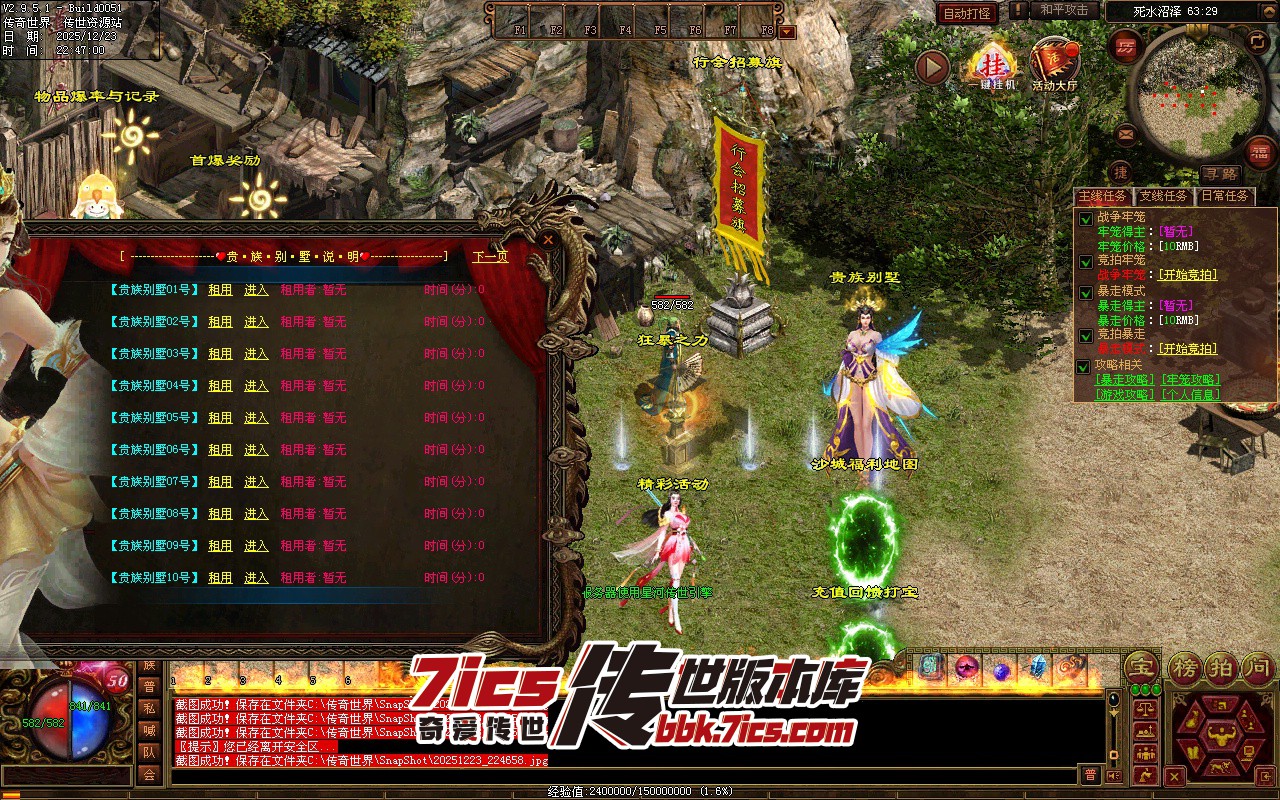Go to 下一页 in villa dialog
The height and width of the screenshot is (800, 1280).
490,257
